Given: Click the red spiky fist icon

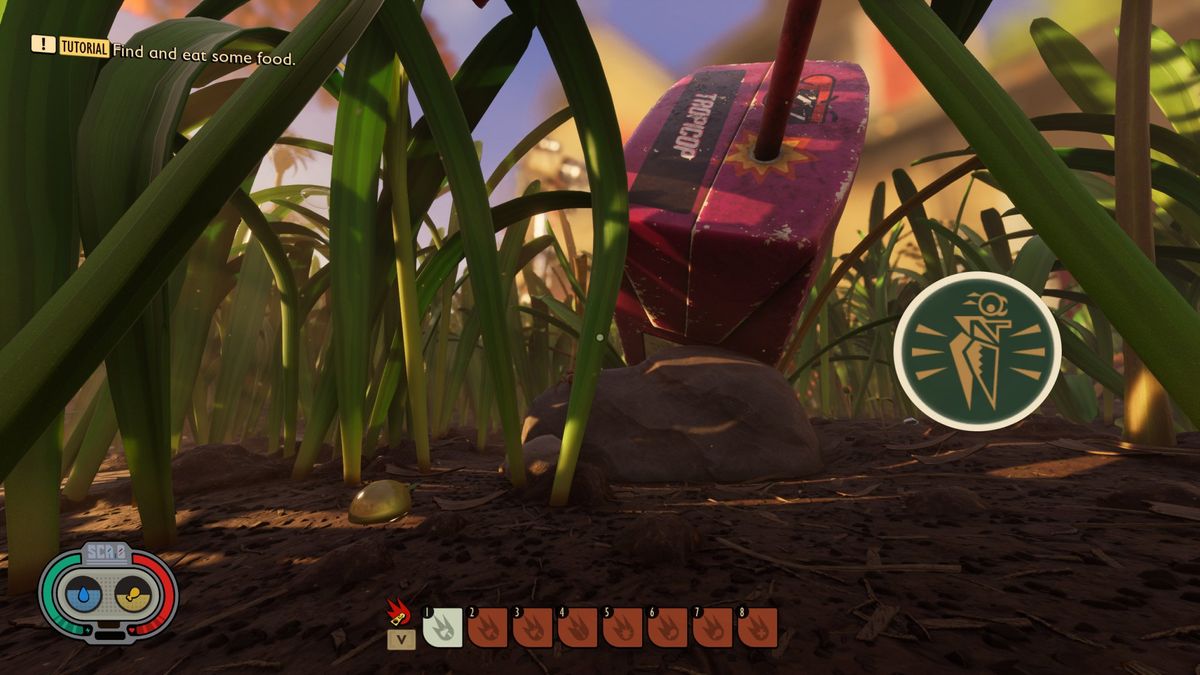Looking at the screenshot, I should (x=400, y=611).
